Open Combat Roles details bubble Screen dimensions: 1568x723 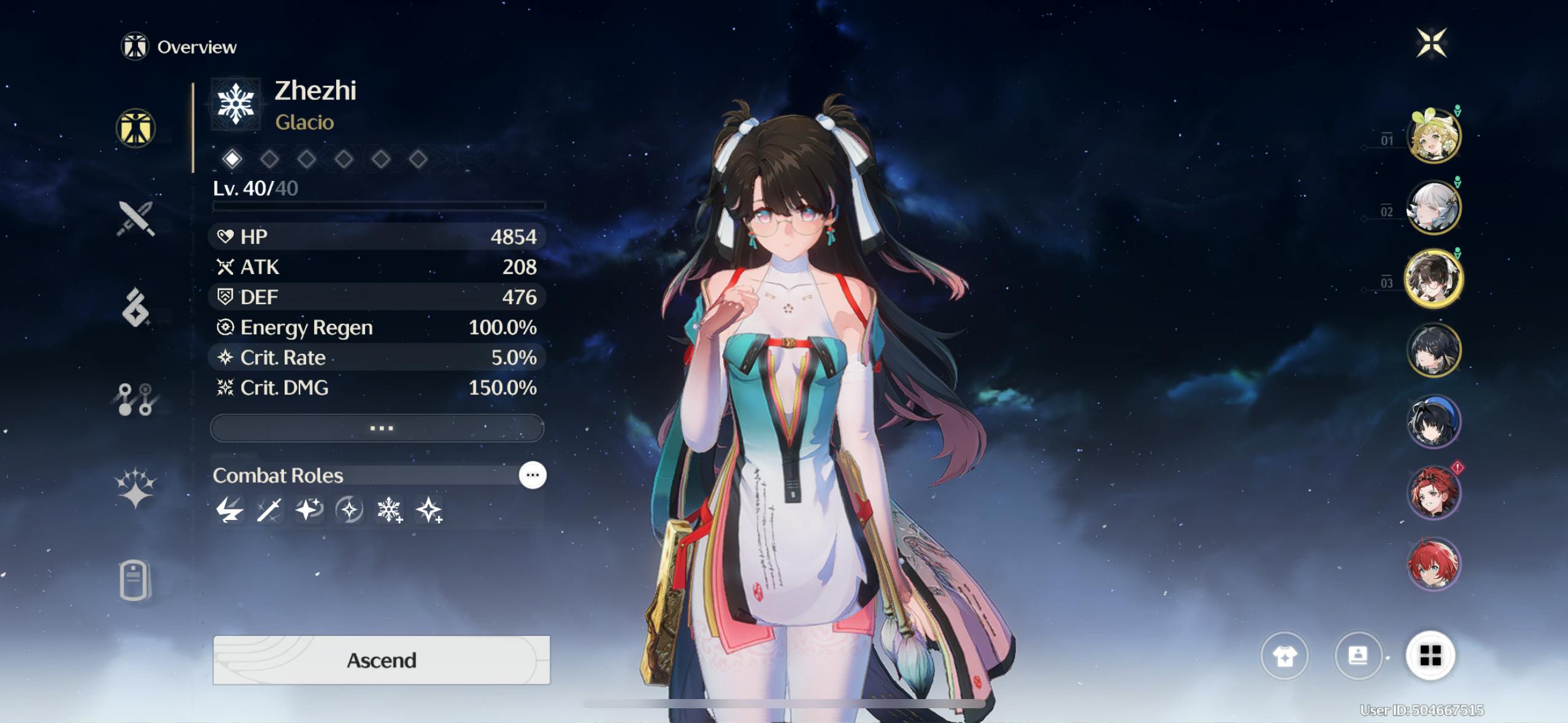click(x=532, y=475)
